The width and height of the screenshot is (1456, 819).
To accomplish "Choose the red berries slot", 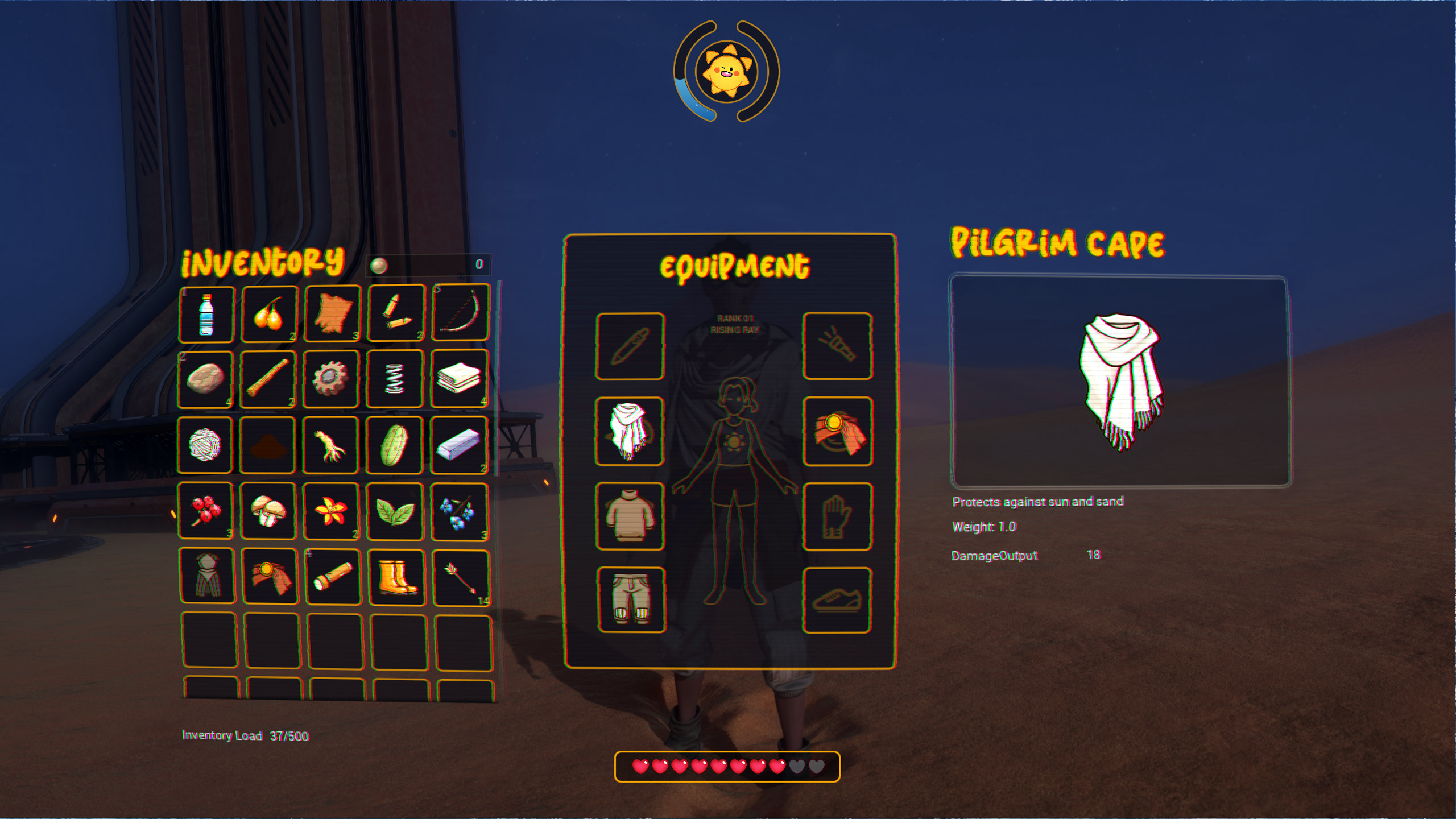I will click(x=206, y=510).
